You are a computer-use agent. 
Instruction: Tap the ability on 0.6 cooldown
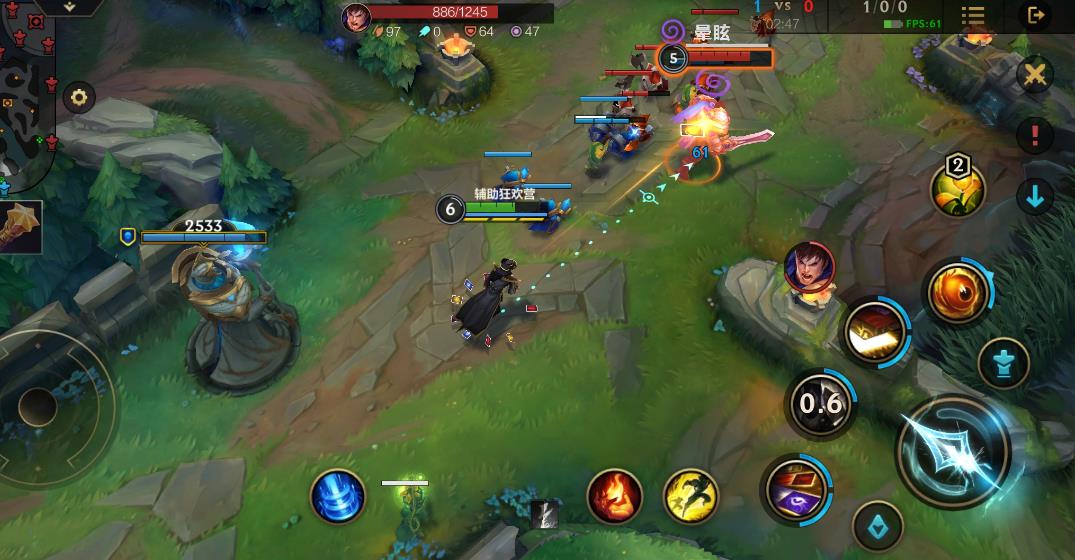tap(820, 403)
